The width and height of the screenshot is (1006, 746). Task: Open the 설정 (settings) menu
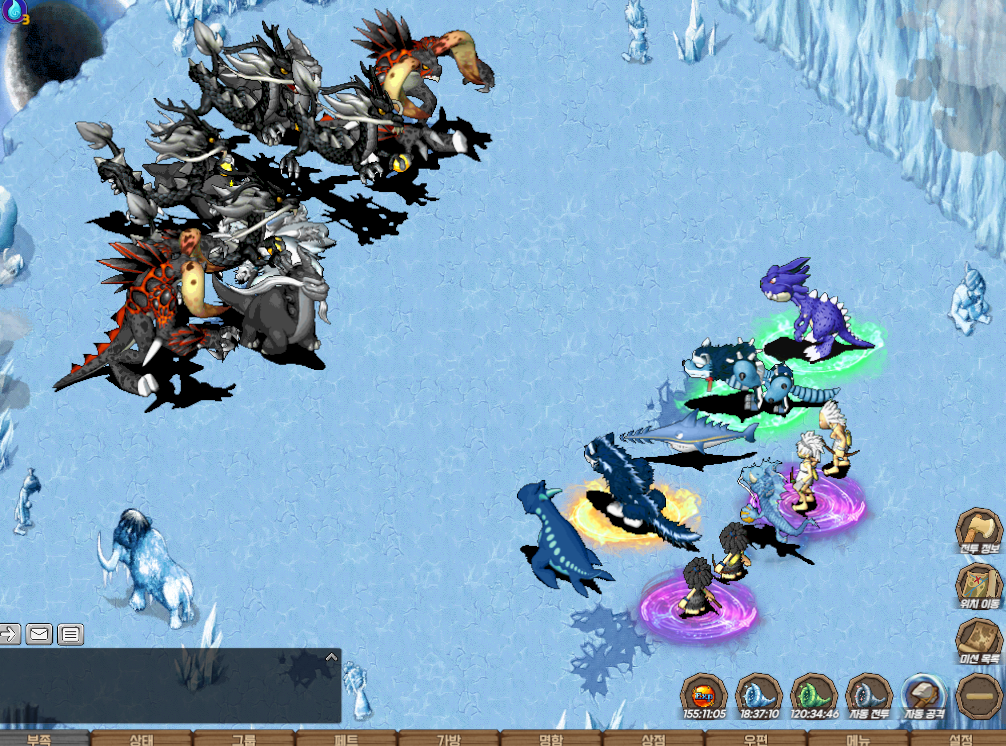pos(959,739)
